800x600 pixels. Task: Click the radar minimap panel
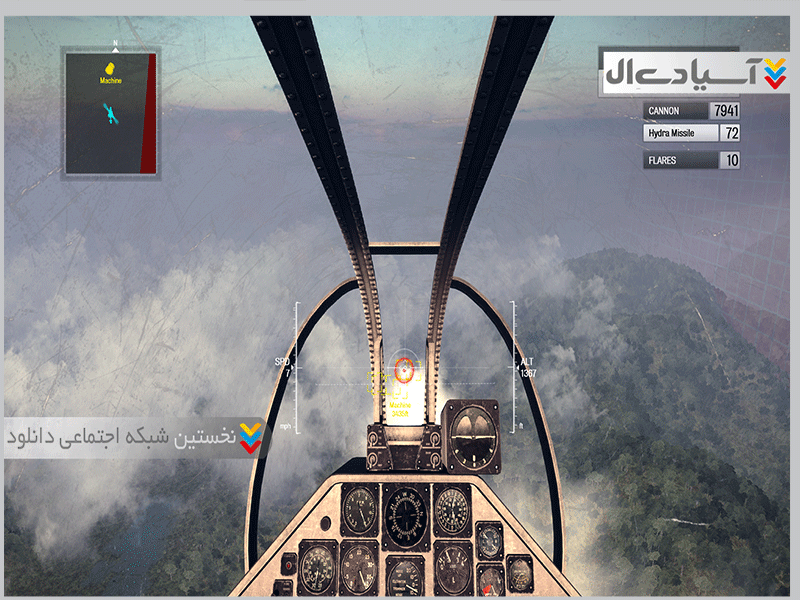pyautogui.click(x=110, y=113)
